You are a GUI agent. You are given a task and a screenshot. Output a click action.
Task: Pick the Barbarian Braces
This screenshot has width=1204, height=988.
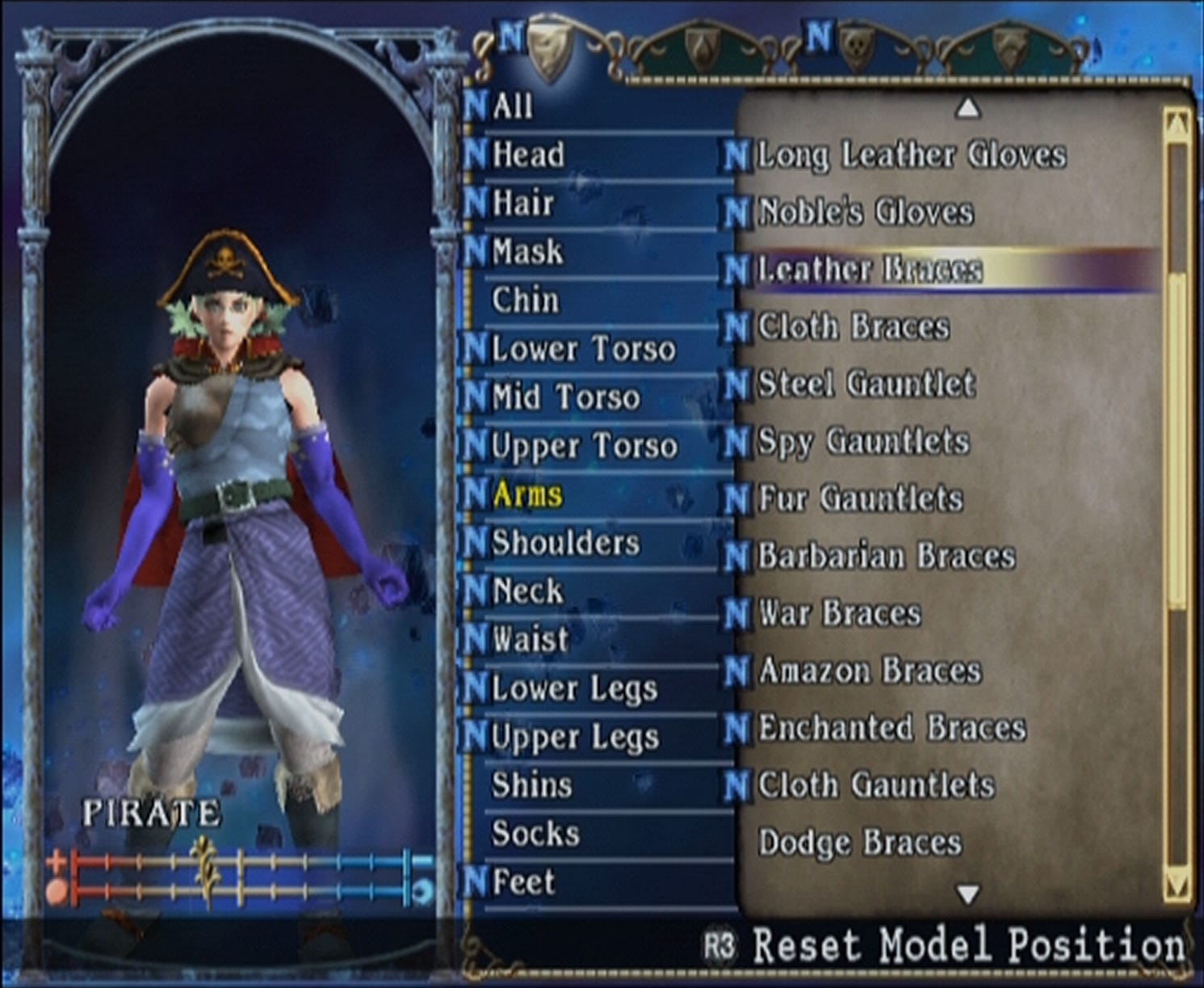(886, 557)
